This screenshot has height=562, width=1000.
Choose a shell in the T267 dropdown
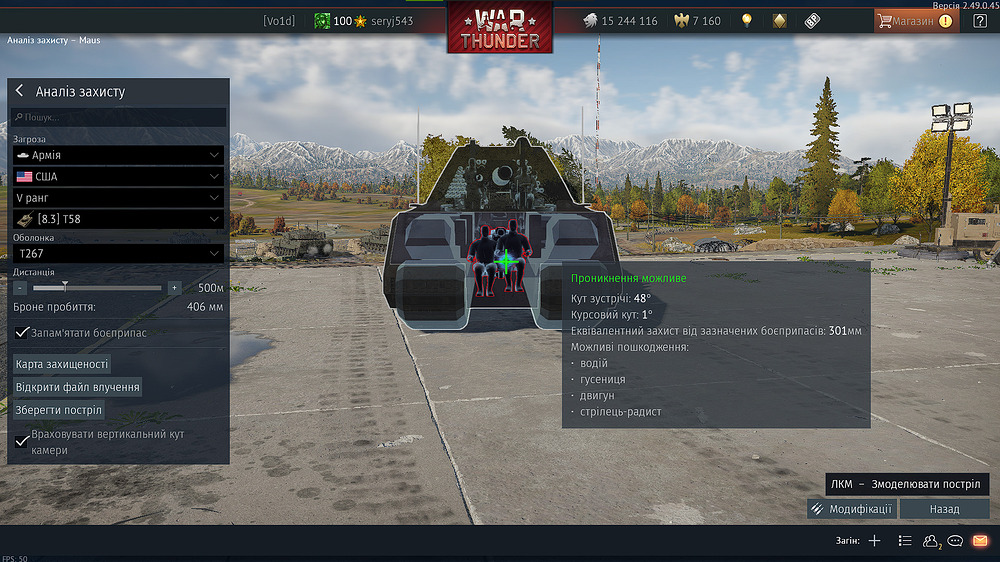pos(118,254)
